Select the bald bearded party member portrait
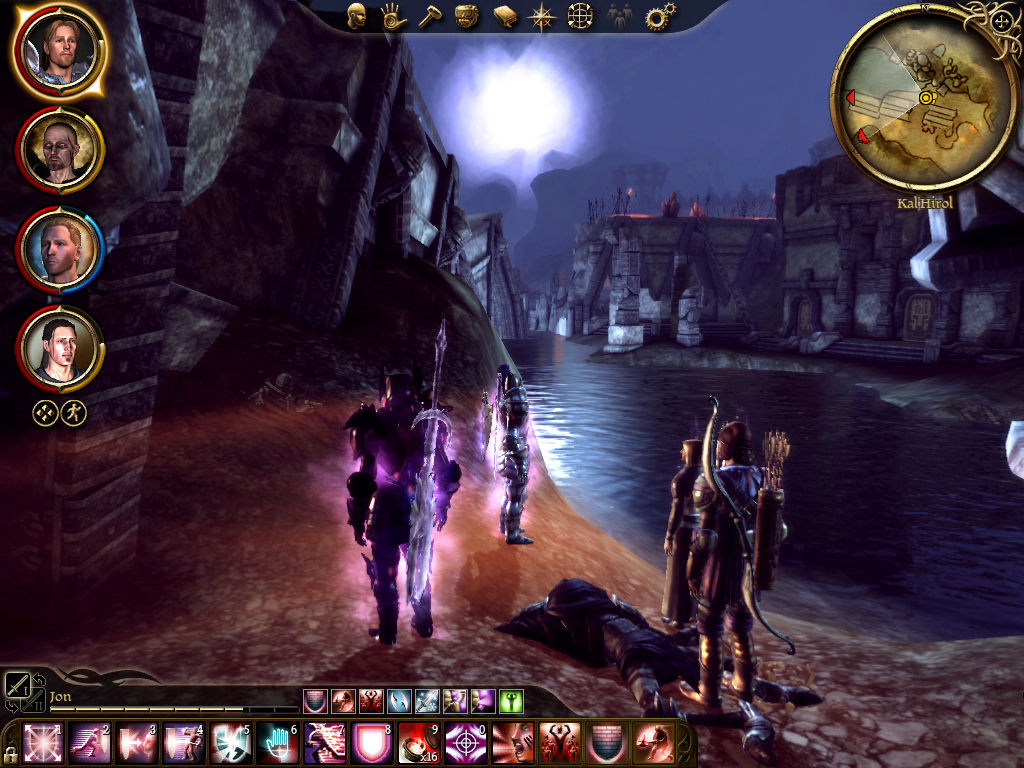 tap(60, 150)
